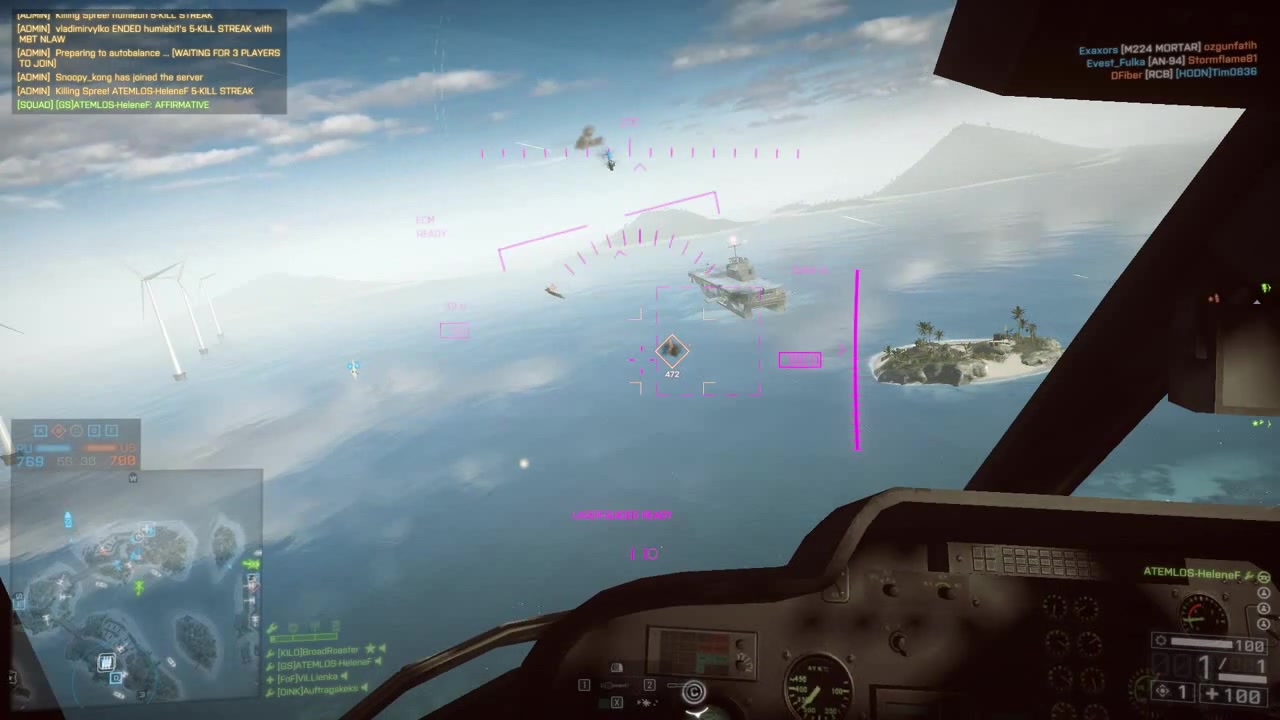Screen dimensions: 1280x720
Task: Expand the top empty passenger seat slot
Action: click(1263, 592)
